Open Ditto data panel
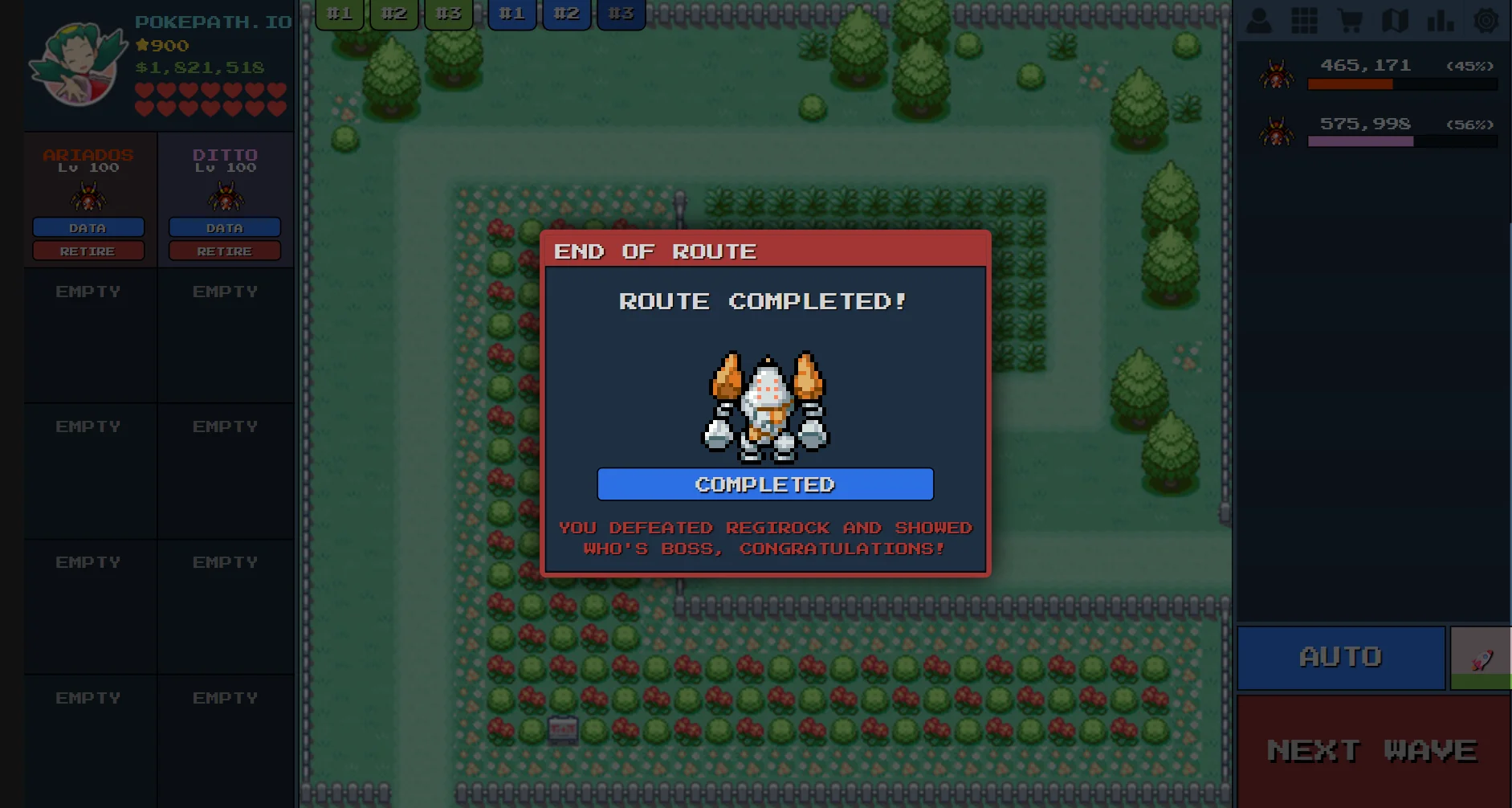Image resolution: width=1512 pixels, height=808 pixels. tap(225, 228)
